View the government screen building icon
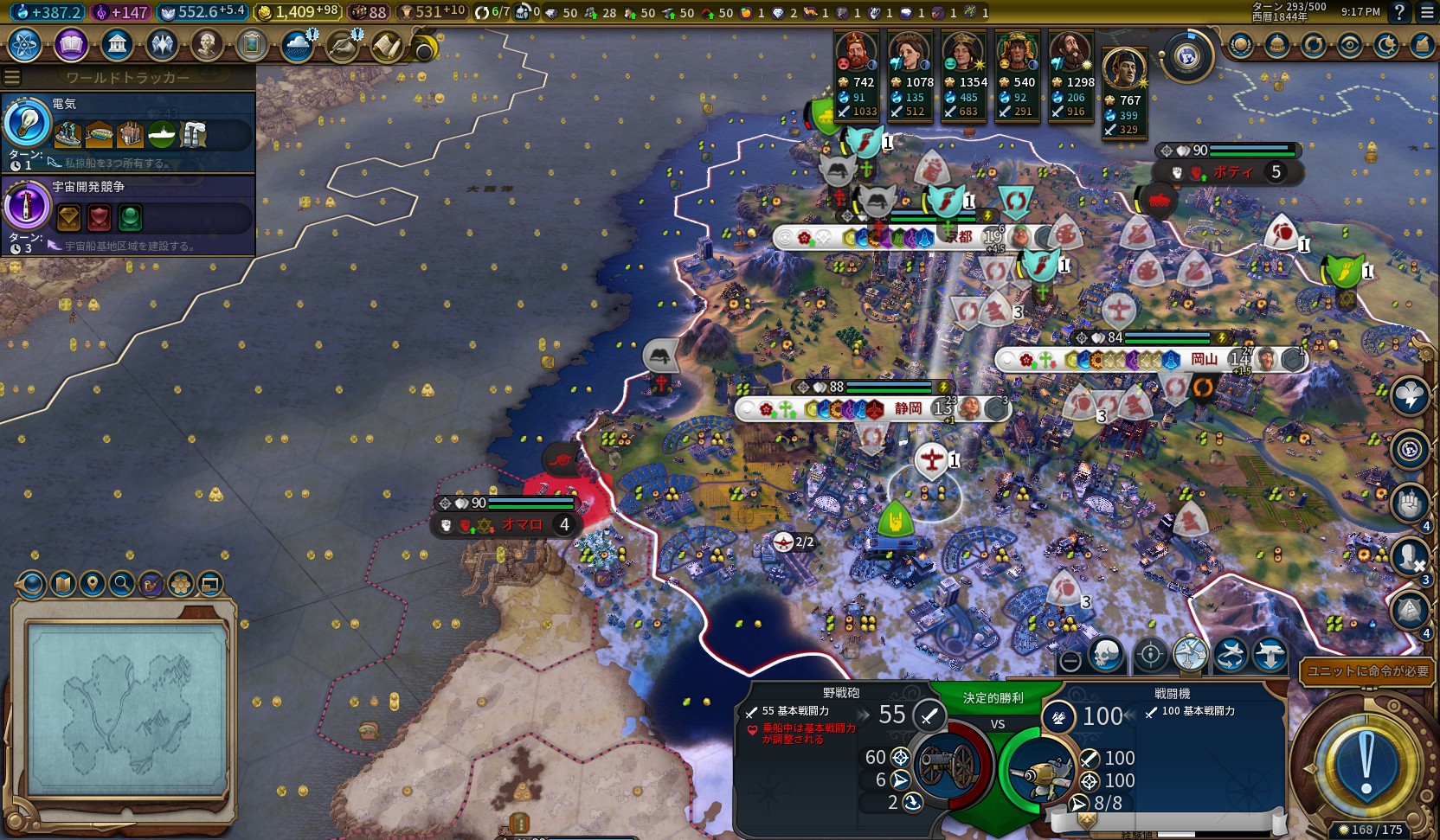Image resolution: width=1440 pixels, height=840 pixels. 116,44
